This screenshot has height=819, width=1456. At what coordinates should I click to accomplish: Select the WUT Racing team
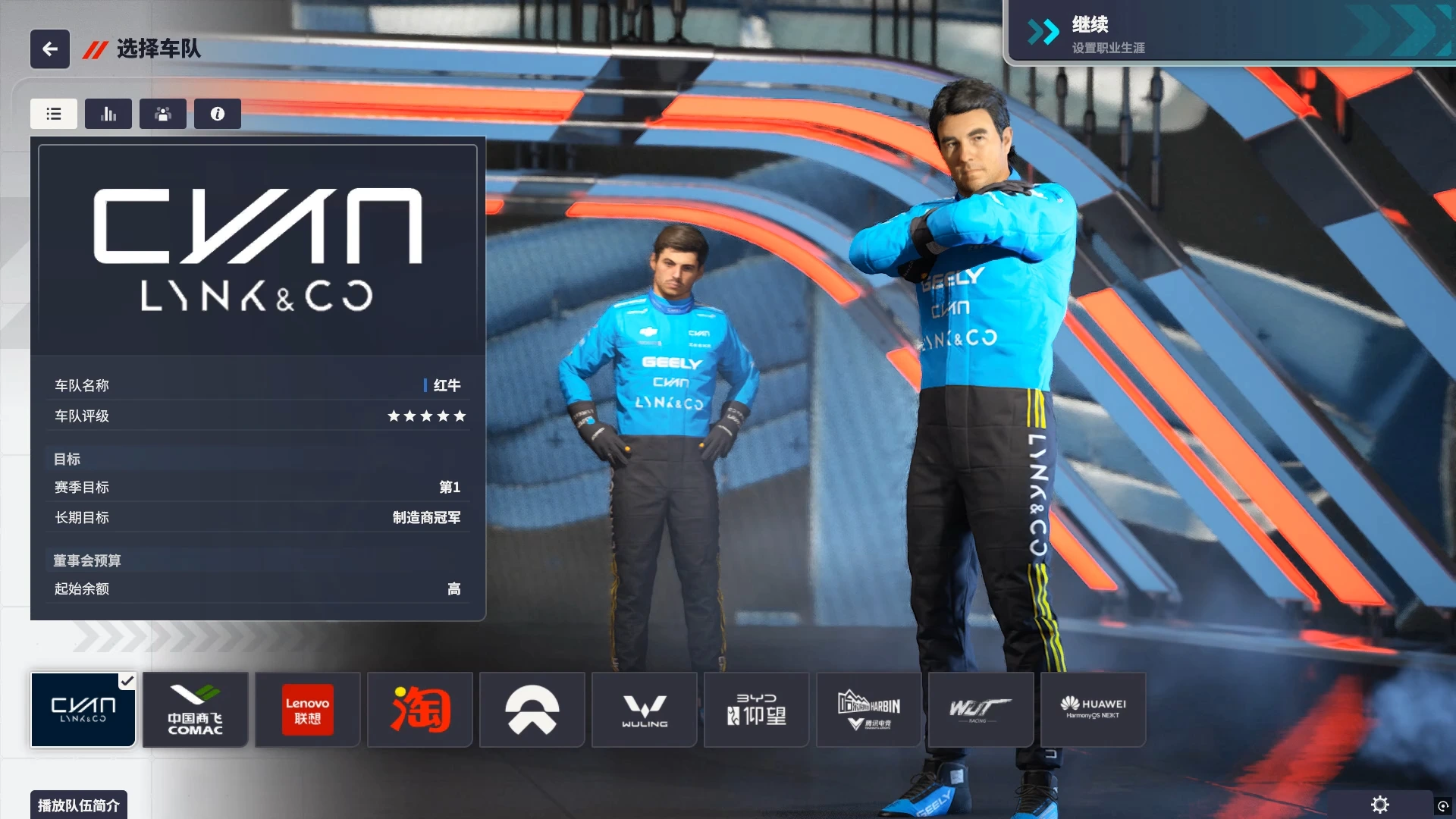pos(981,710)
